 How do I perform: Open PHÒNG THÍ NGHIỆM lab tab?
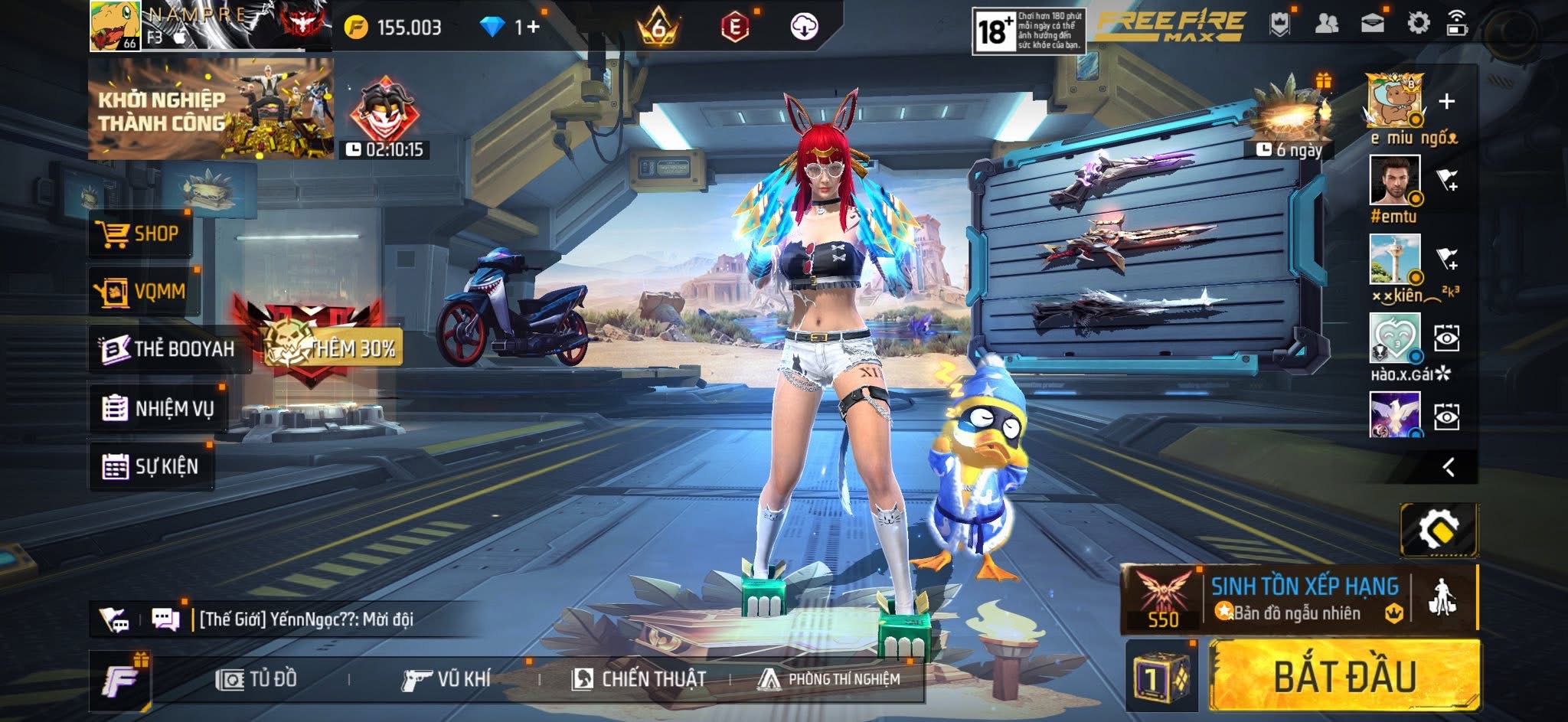click(829, 679)
